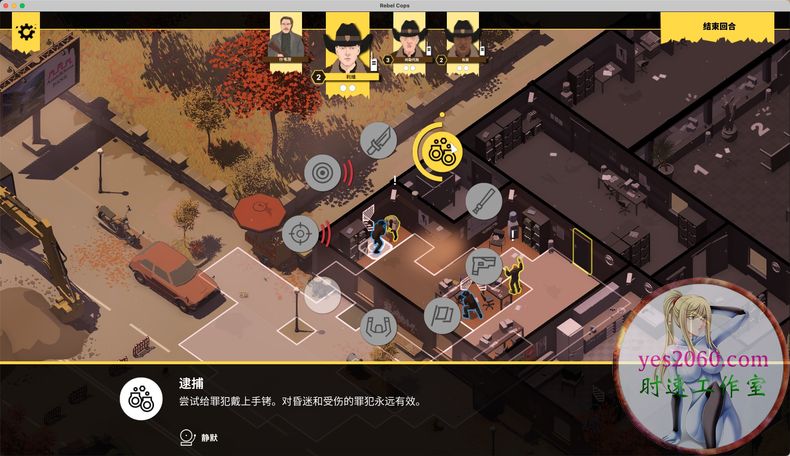Click the faded smoke cloud action
This screenshot has width=790, height=456.
coord(322,294)
